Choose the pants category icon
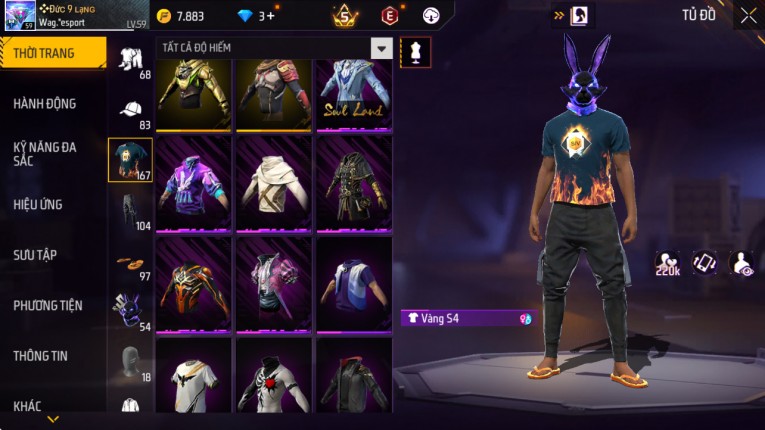The height and width of the screenshot is (430, 765). click(x=131, y=211)
